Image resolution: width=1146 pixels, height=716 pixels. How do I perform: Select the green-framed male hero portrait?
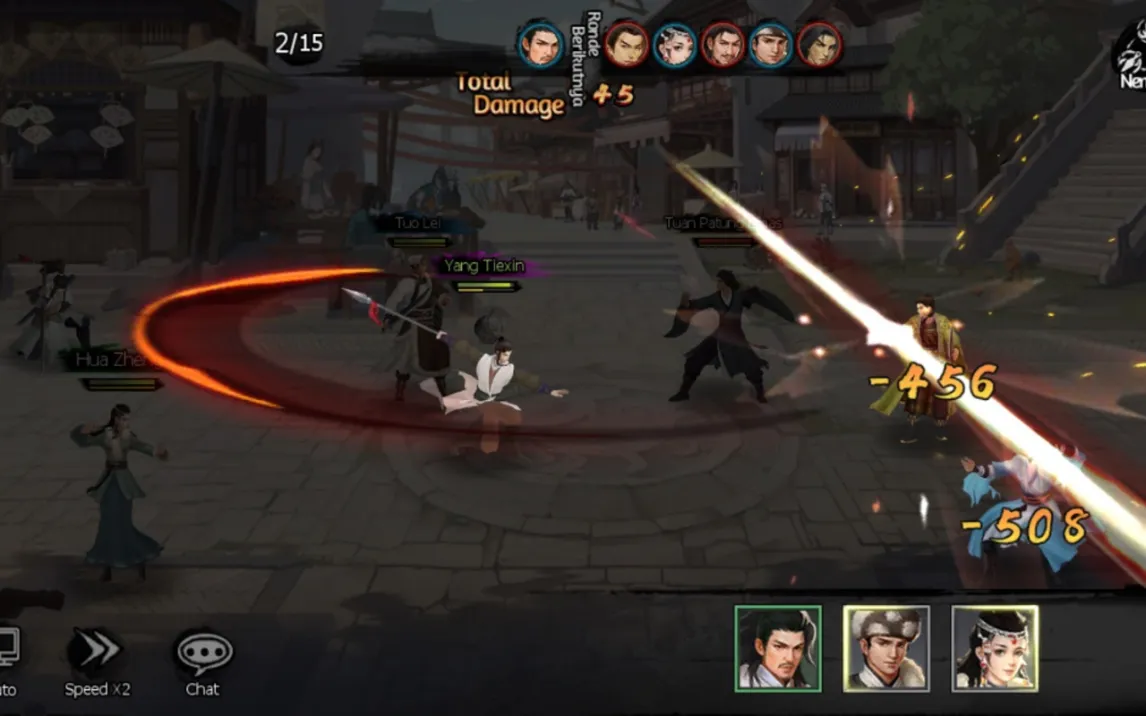pos(778,648)
